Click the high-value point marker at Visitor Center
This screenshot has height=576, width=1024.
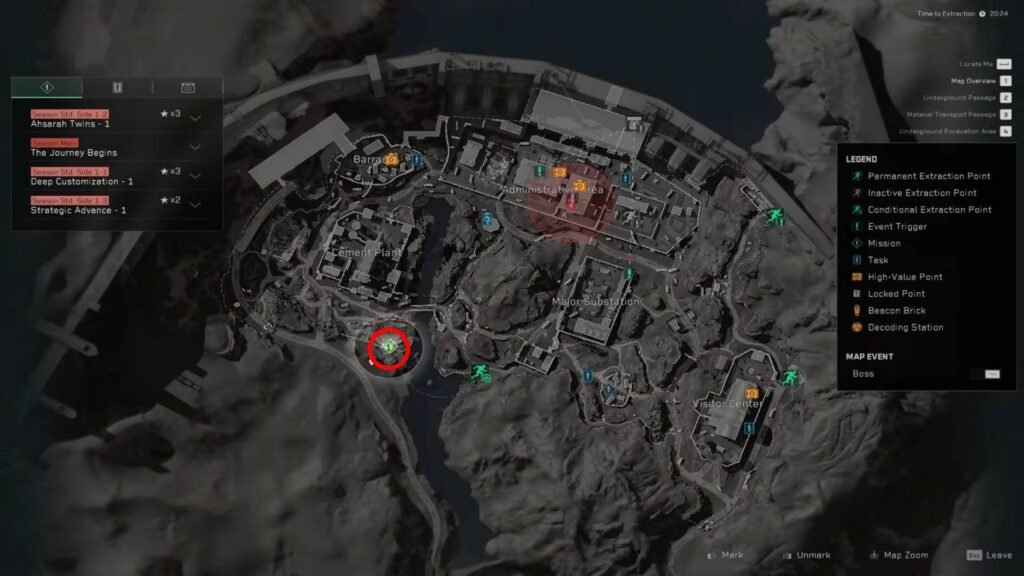click(x=751, y=394)
